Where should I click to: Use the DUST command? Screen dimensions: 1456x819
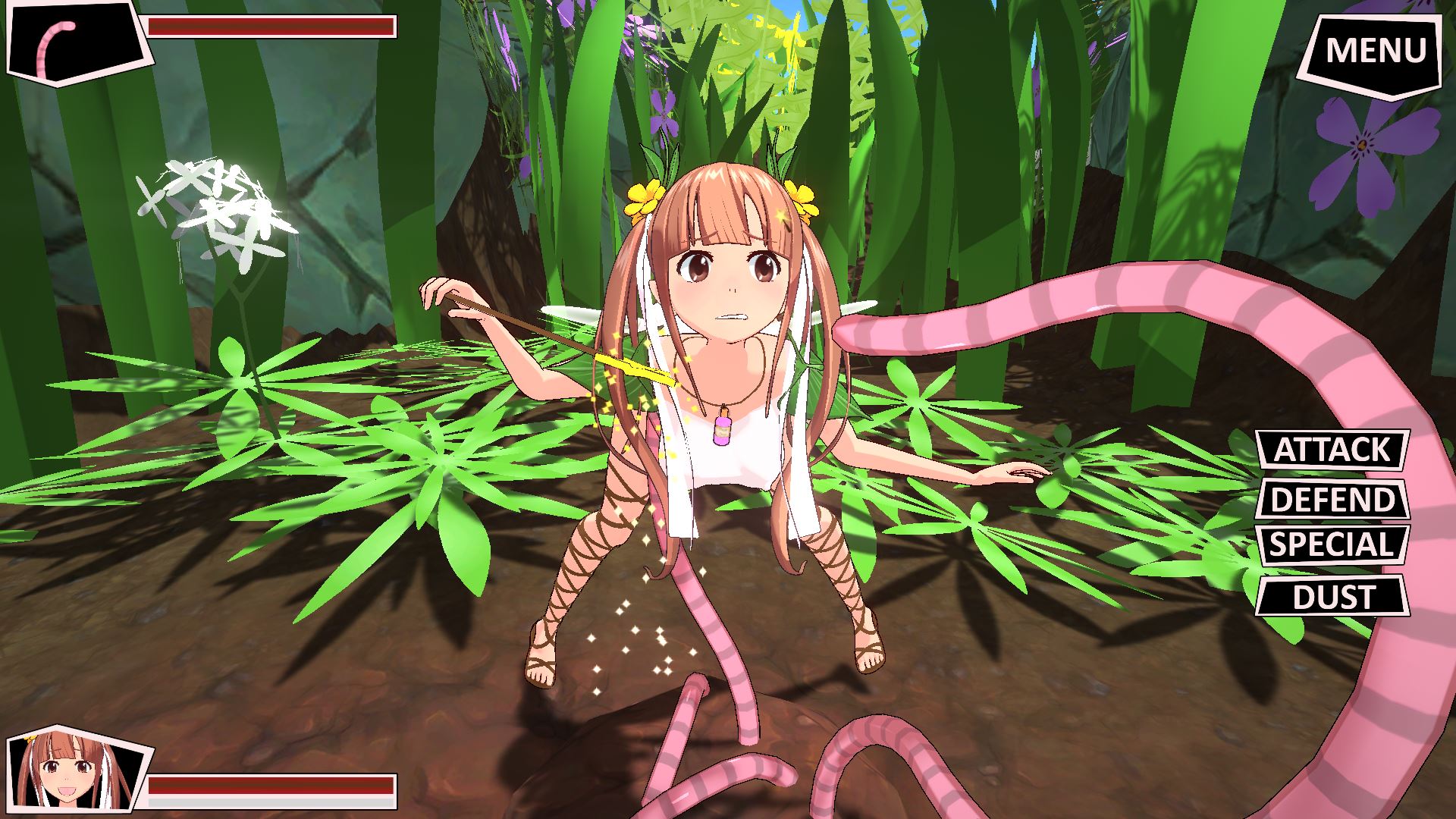tap(1332, 597)
